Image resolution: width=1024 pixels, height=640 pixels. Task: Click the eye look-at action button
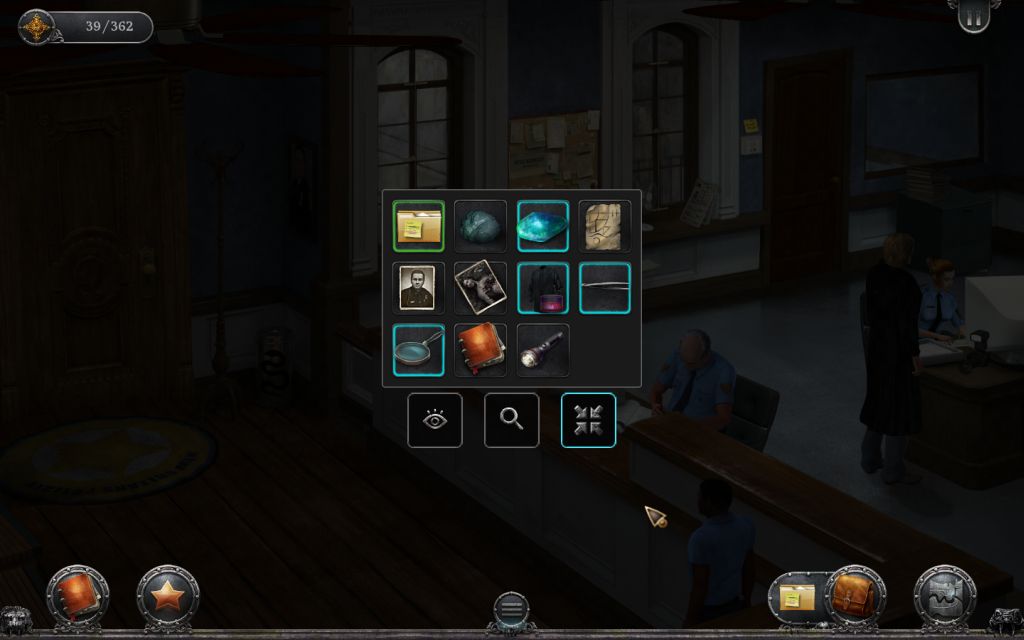pos(435,420)
